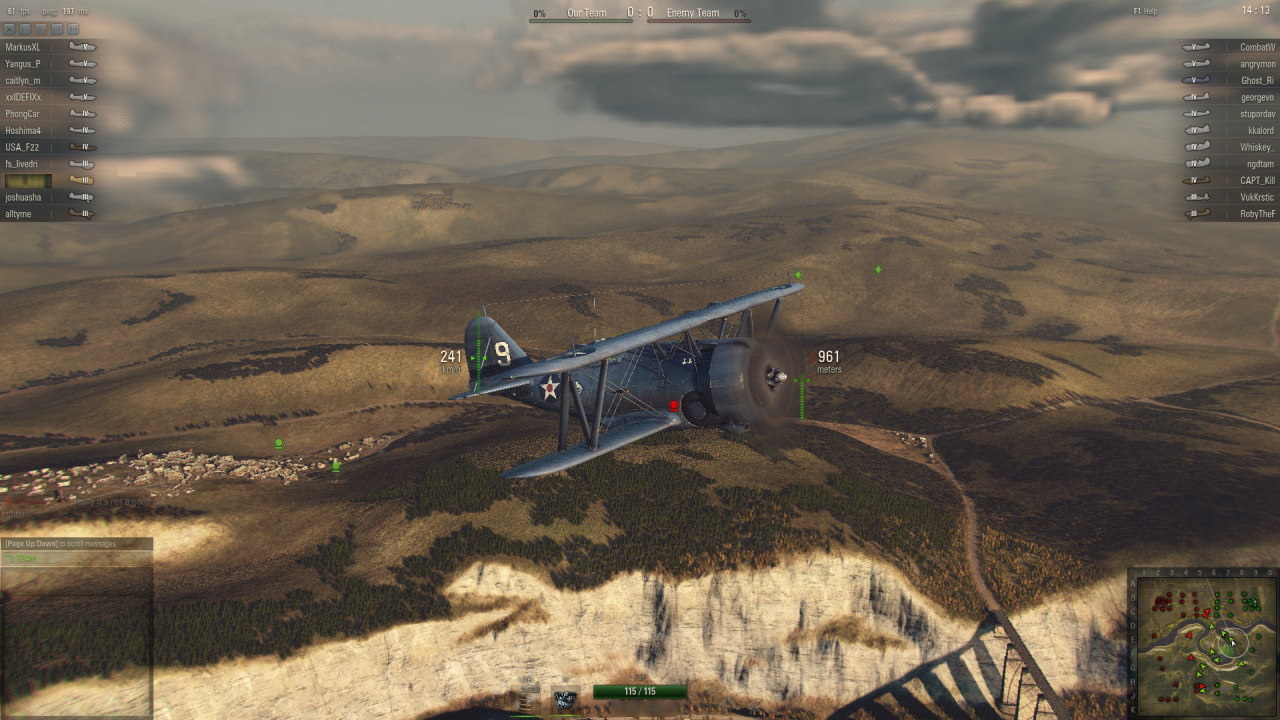This screenshot has width=1280, height=720.
Task: Select the machine gun weapon icon
Action: point(565,699)
